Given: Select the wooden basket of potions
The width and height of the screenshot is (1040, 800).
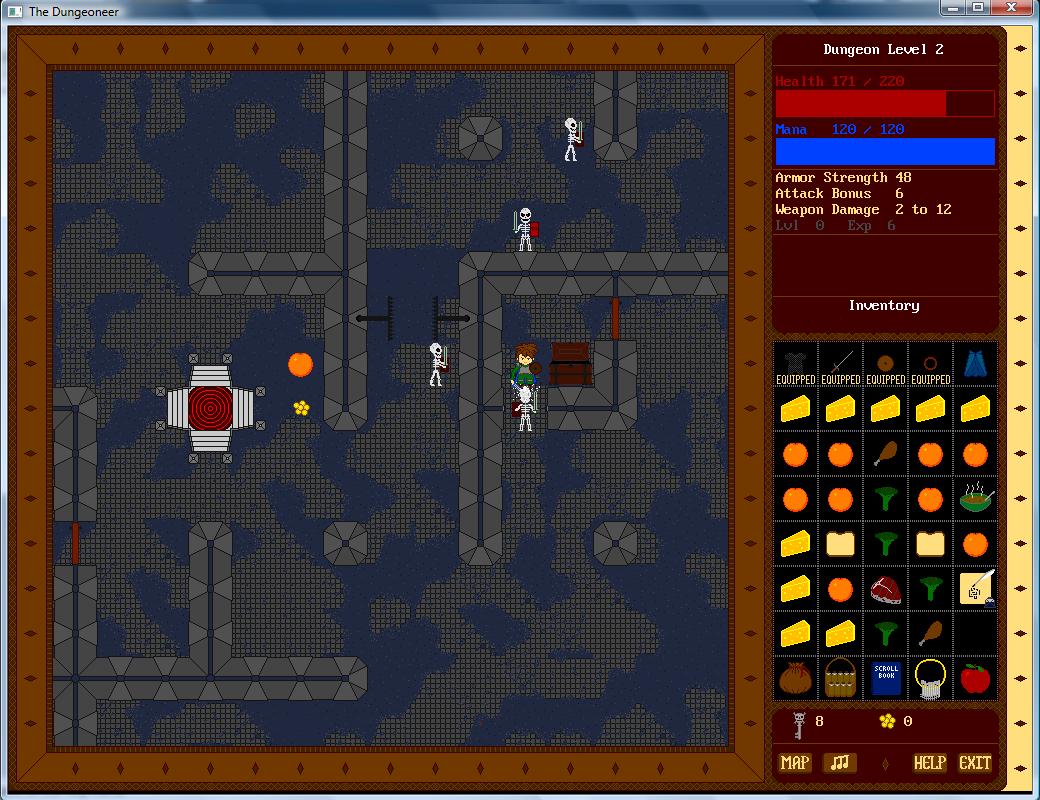Looking at the screenshot, I should (x=840, y=678).
